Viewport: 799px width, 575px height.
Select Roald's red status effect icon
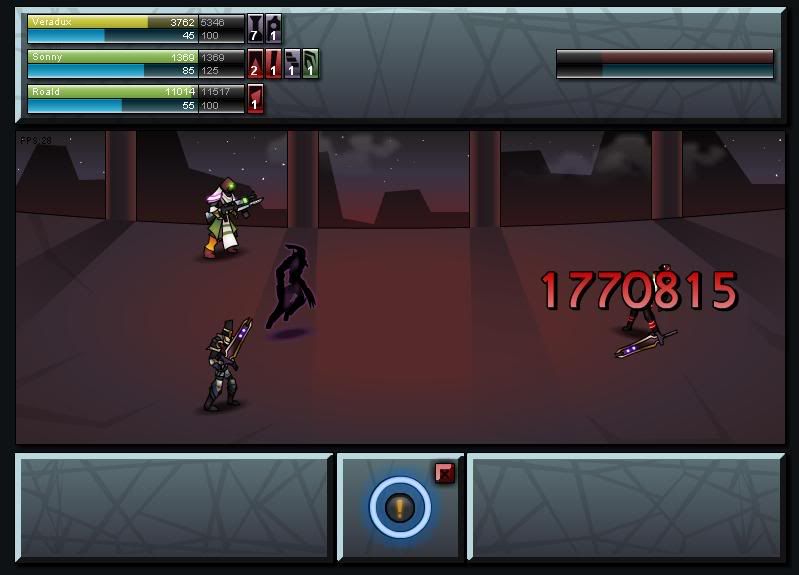(x=255, y=98)
